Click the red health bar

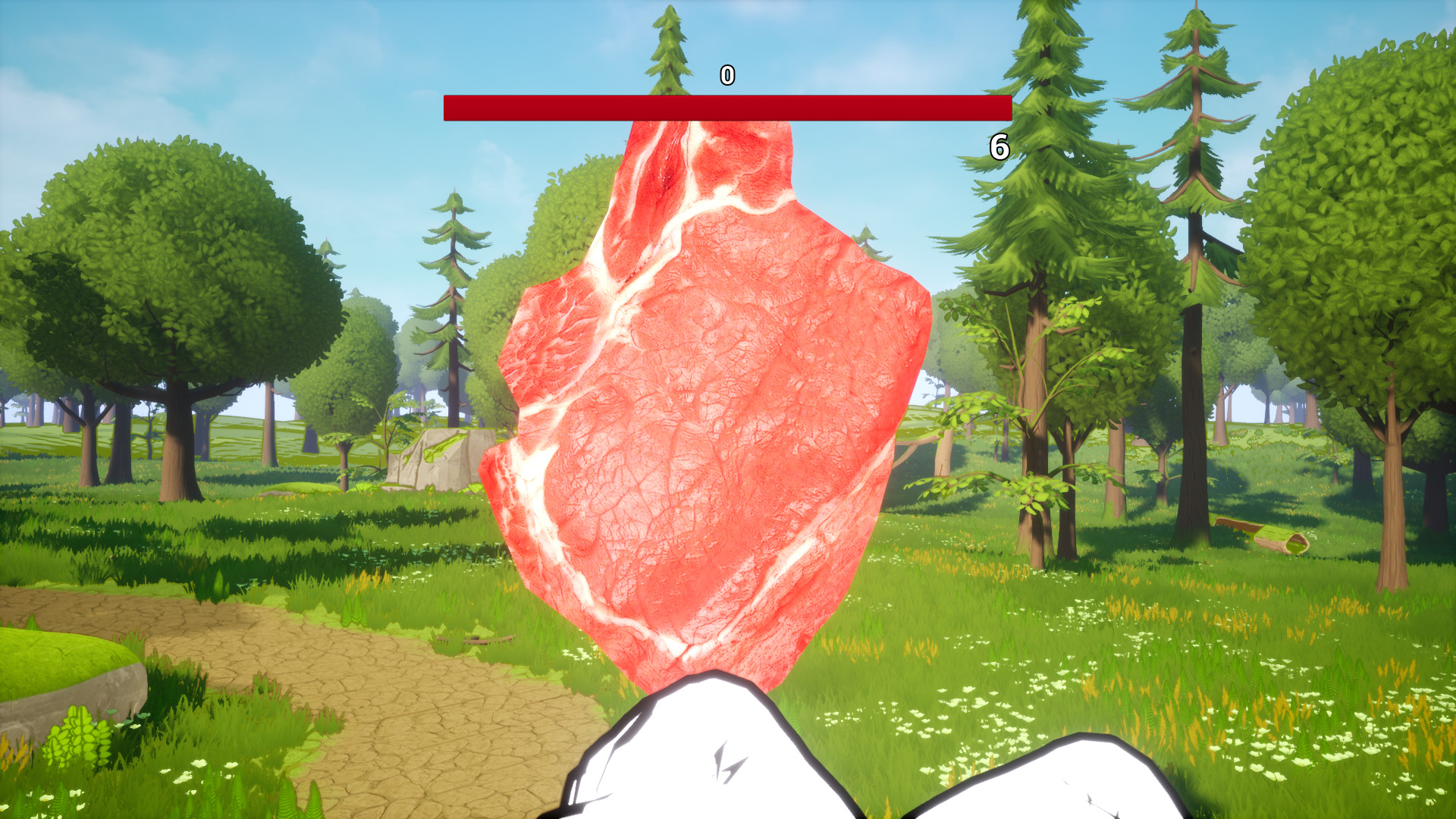728,107
